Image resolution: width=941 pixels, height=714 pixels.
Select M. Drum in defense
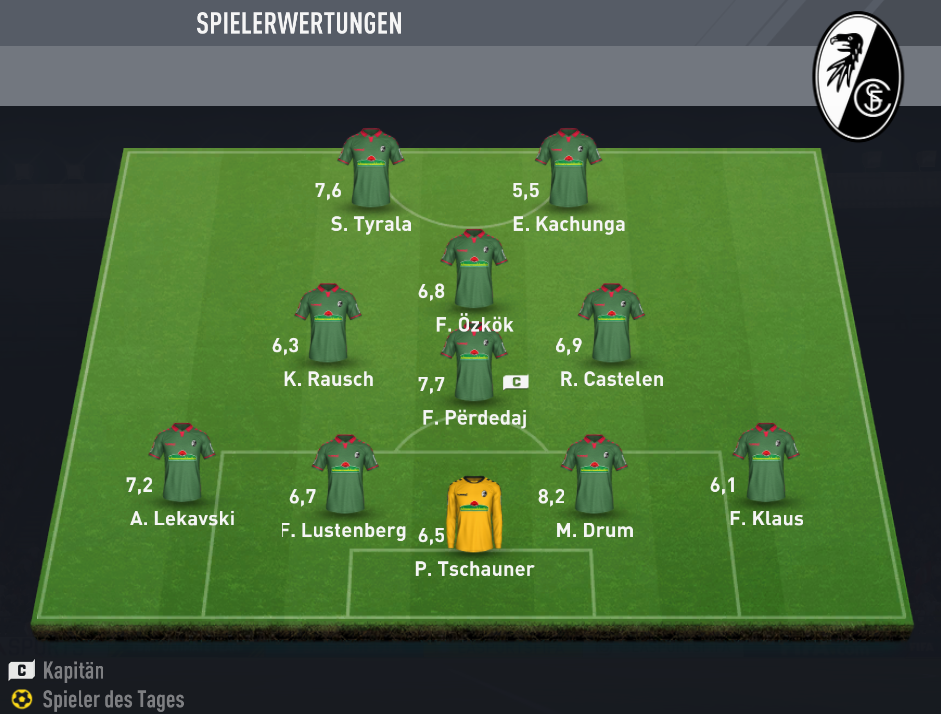pos(593,474)
